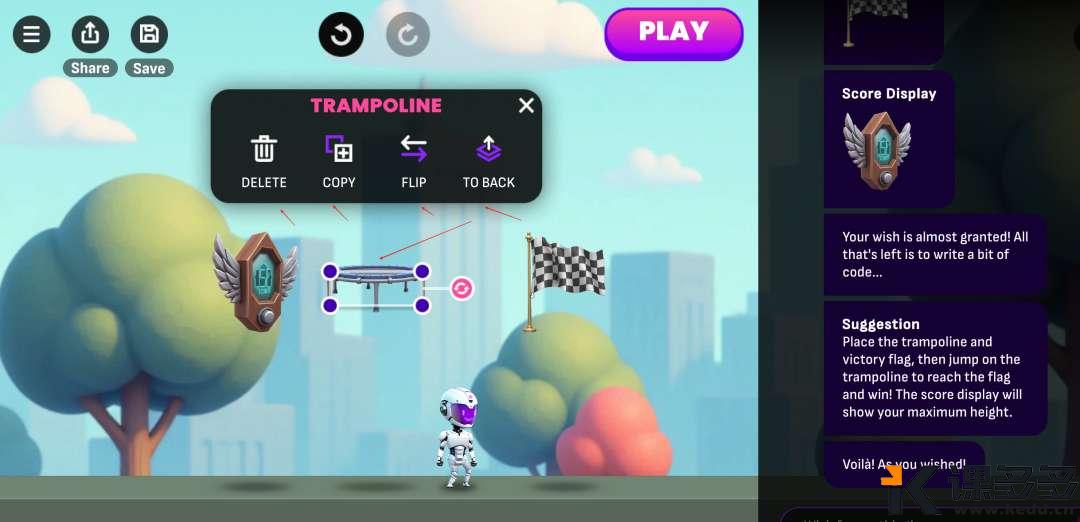Screen dimensions: 1080x522
Task: Save the game project
Action: point(149,35)
